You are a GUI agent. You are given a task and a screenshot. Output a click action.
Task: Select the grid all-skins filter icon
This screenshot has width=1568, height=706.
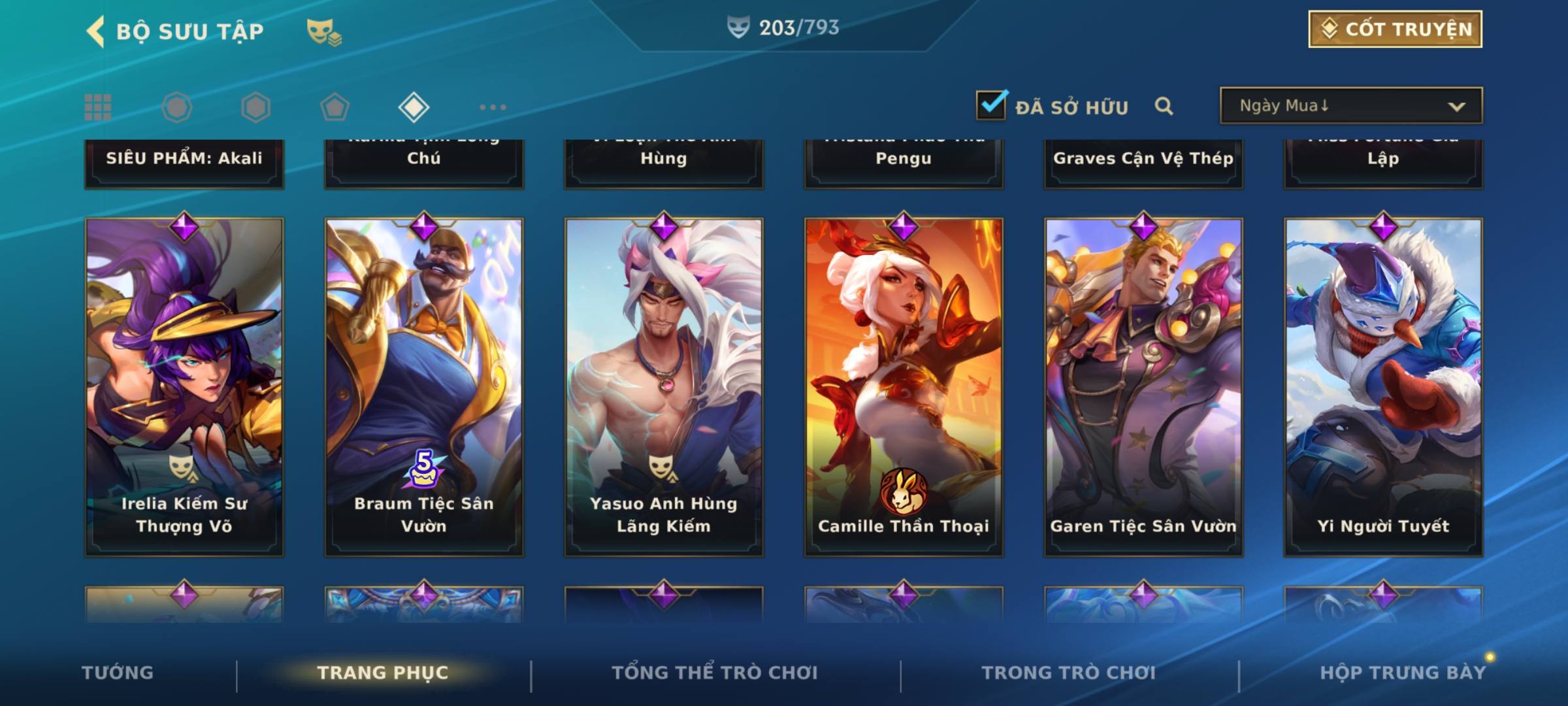click(x=98, y=107)
